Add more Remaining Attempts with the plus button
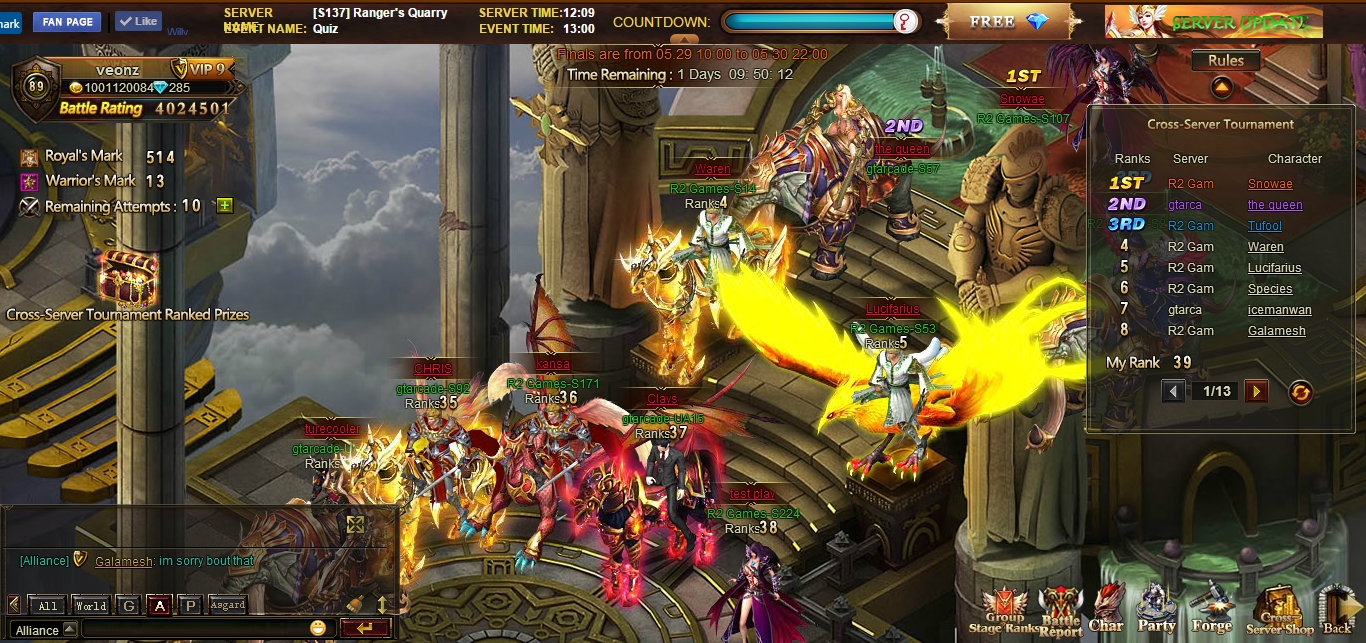Image resolution: width=1366 pixels, height=643 pixels. coord(224,206)
